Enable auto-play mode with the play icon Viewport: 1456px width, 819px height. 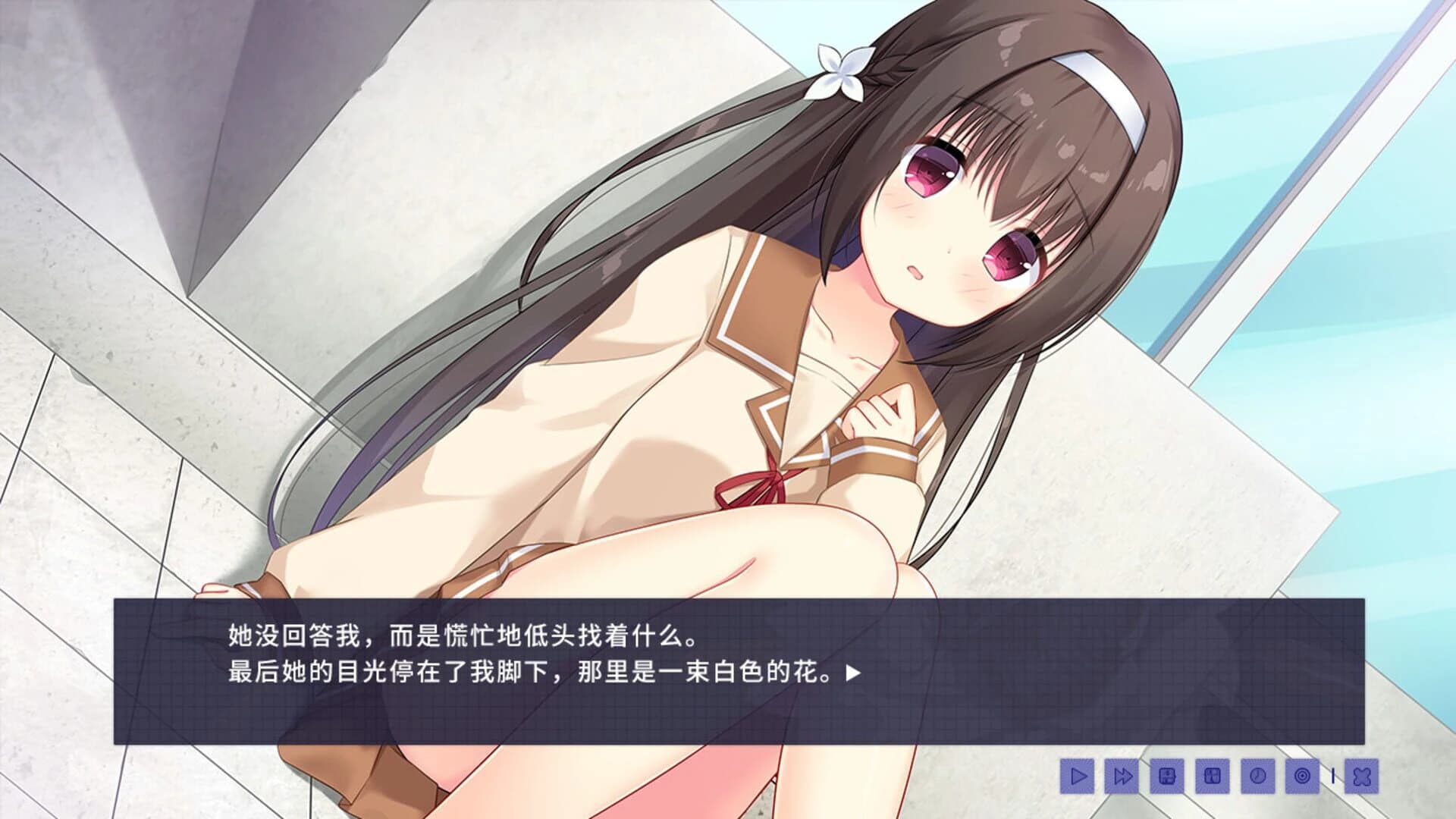pyautogui.click(x=1078, y=777)
